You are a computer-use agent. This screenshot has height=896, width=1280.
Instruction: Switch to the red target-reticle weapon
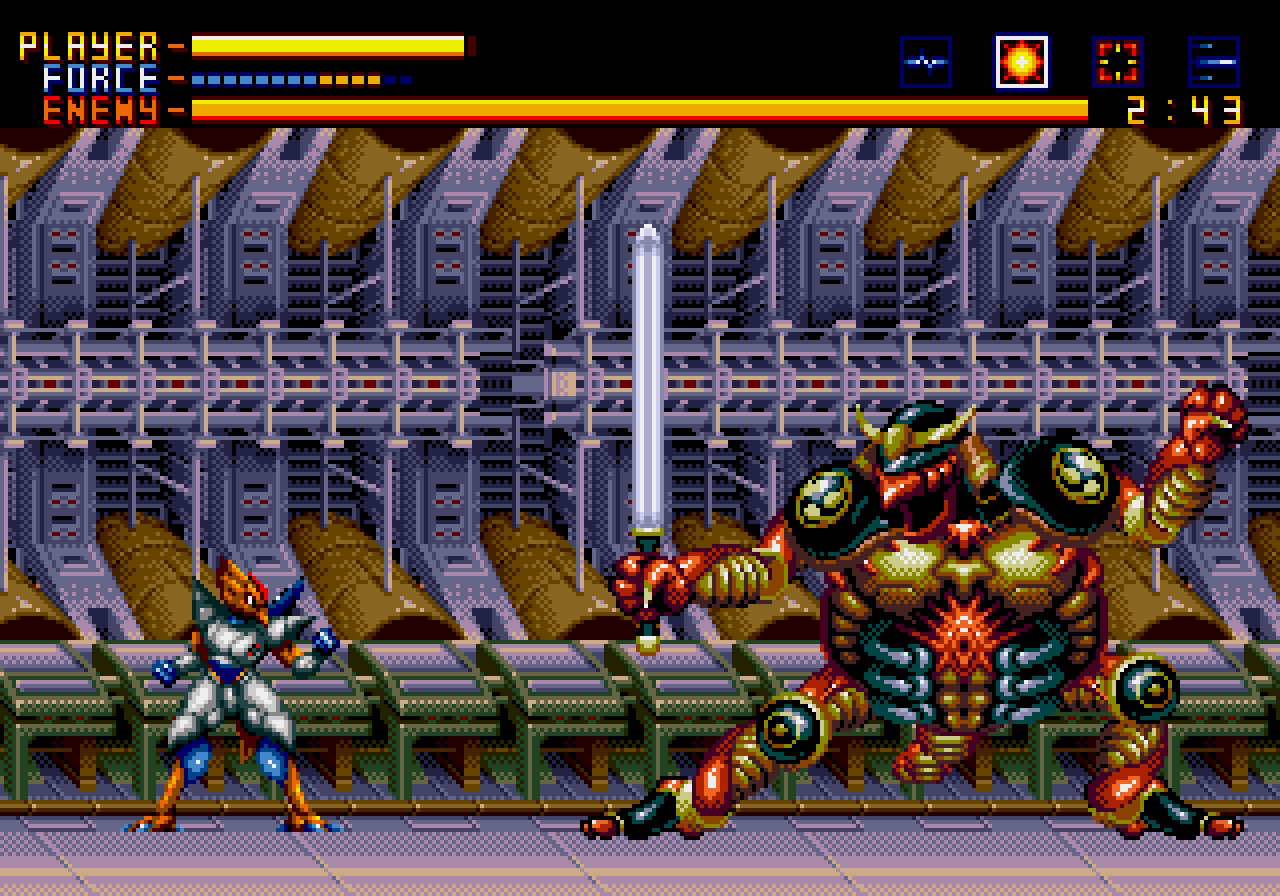1117,62
